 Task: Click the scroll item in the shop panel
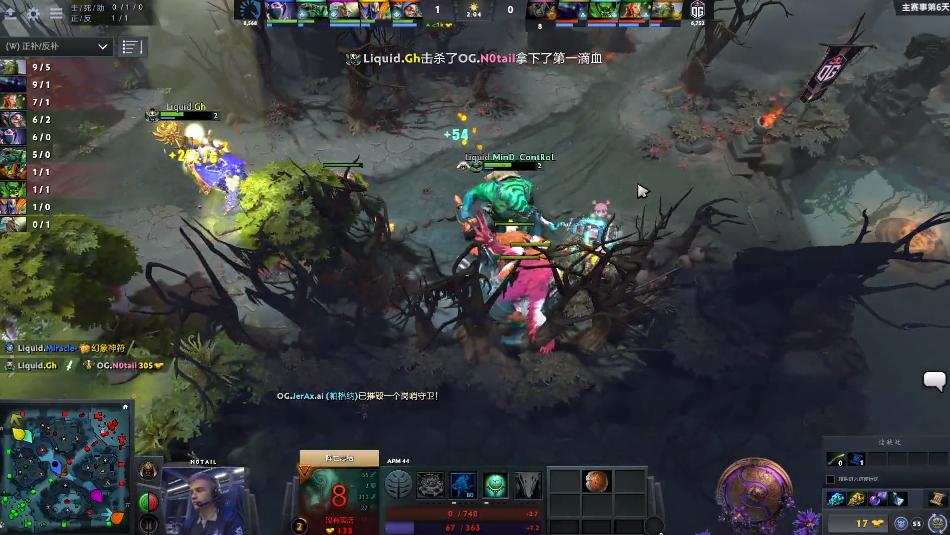pyautogui.click(x=936, y=498)
